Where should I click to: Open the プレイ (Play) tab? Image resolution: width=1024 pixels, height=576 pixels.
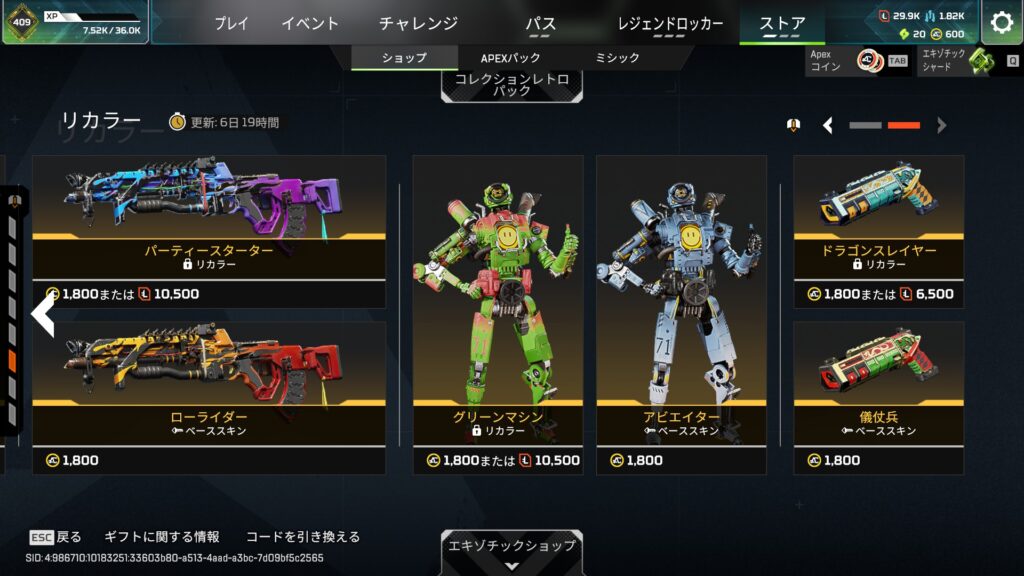coord(231,23)
